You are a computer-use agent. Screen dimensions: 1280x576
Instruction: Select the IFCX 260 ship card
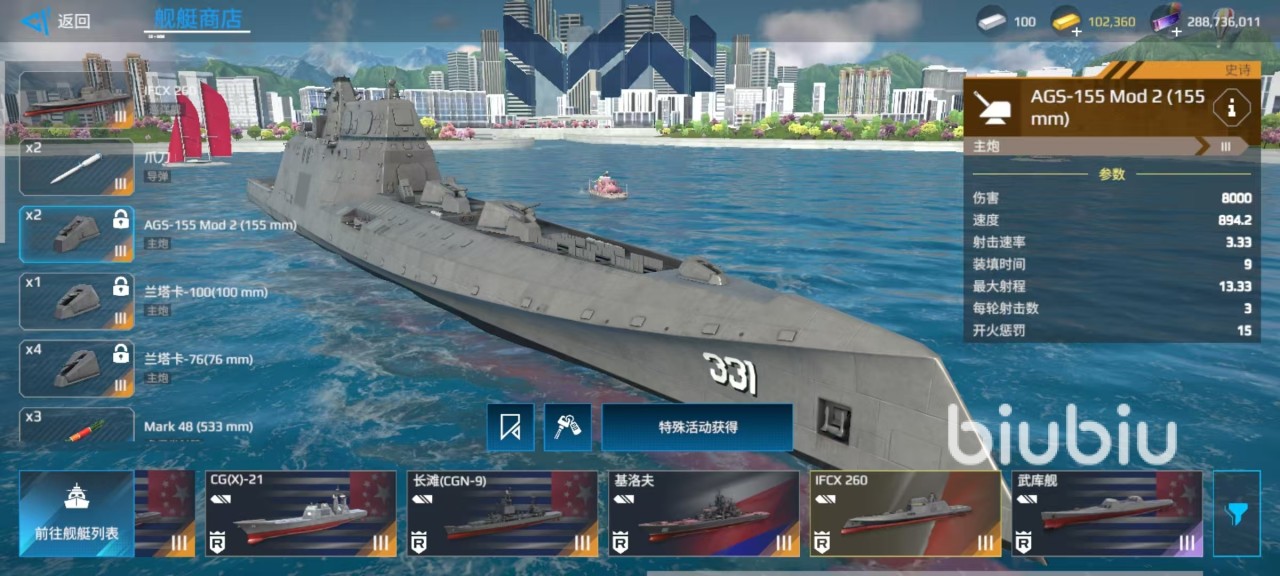point(905,513)
